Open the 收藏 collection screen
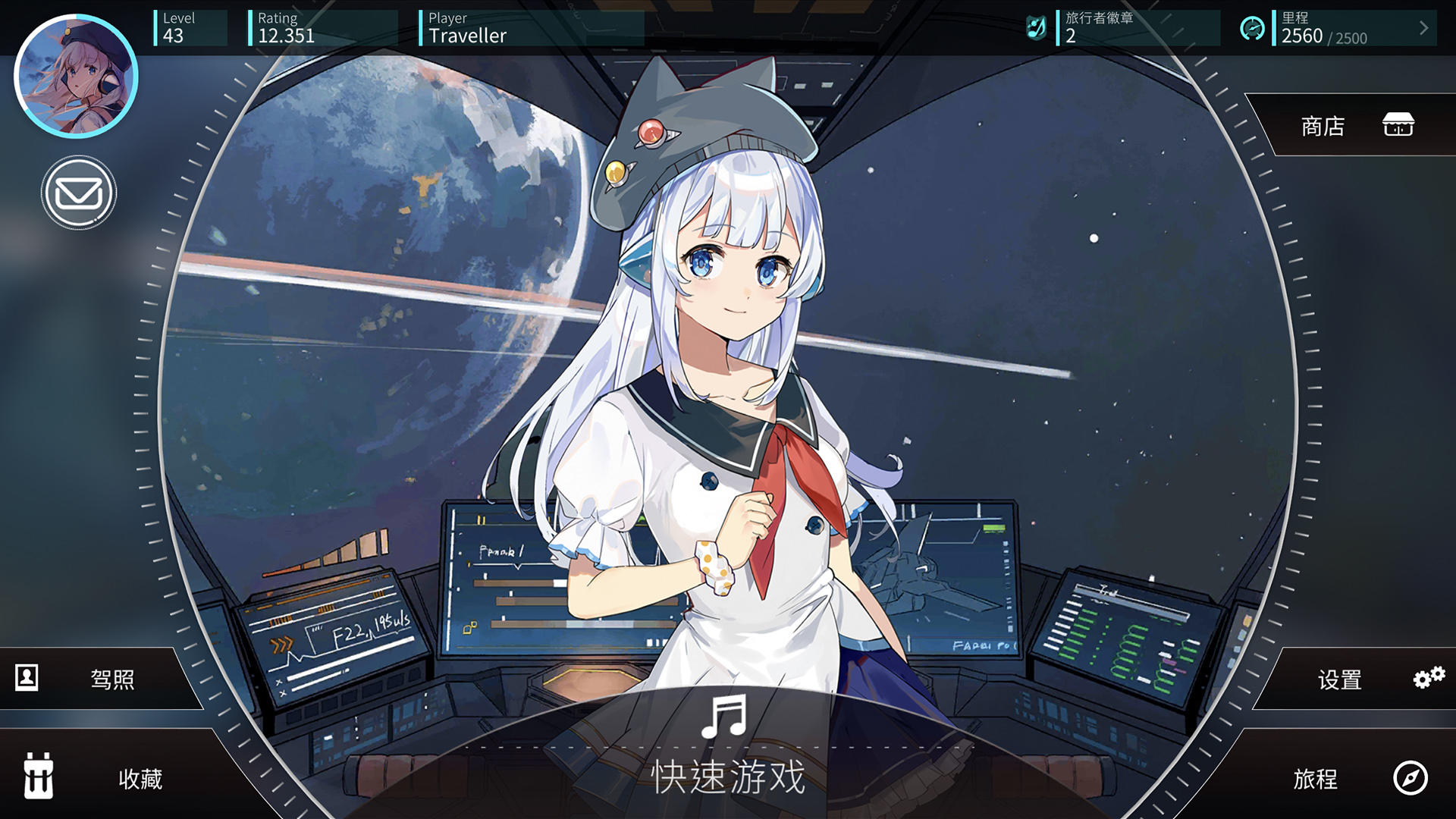Screen dimensions: 1456x819 click(x=142, y=780)
